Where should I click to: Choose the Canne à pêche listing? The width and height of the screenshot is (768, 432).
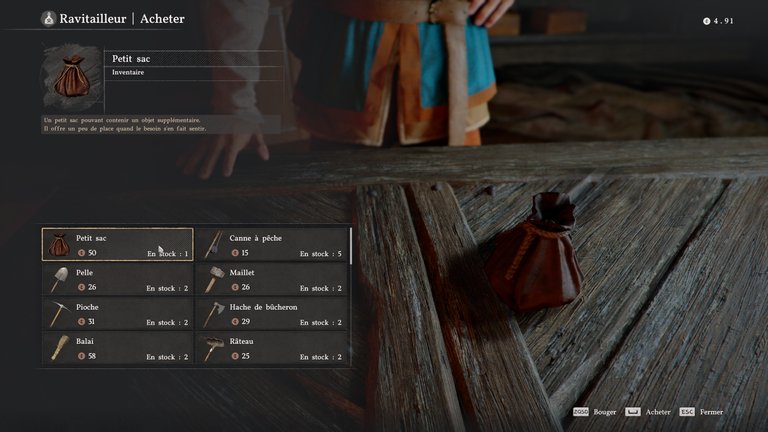click(272, 245)
